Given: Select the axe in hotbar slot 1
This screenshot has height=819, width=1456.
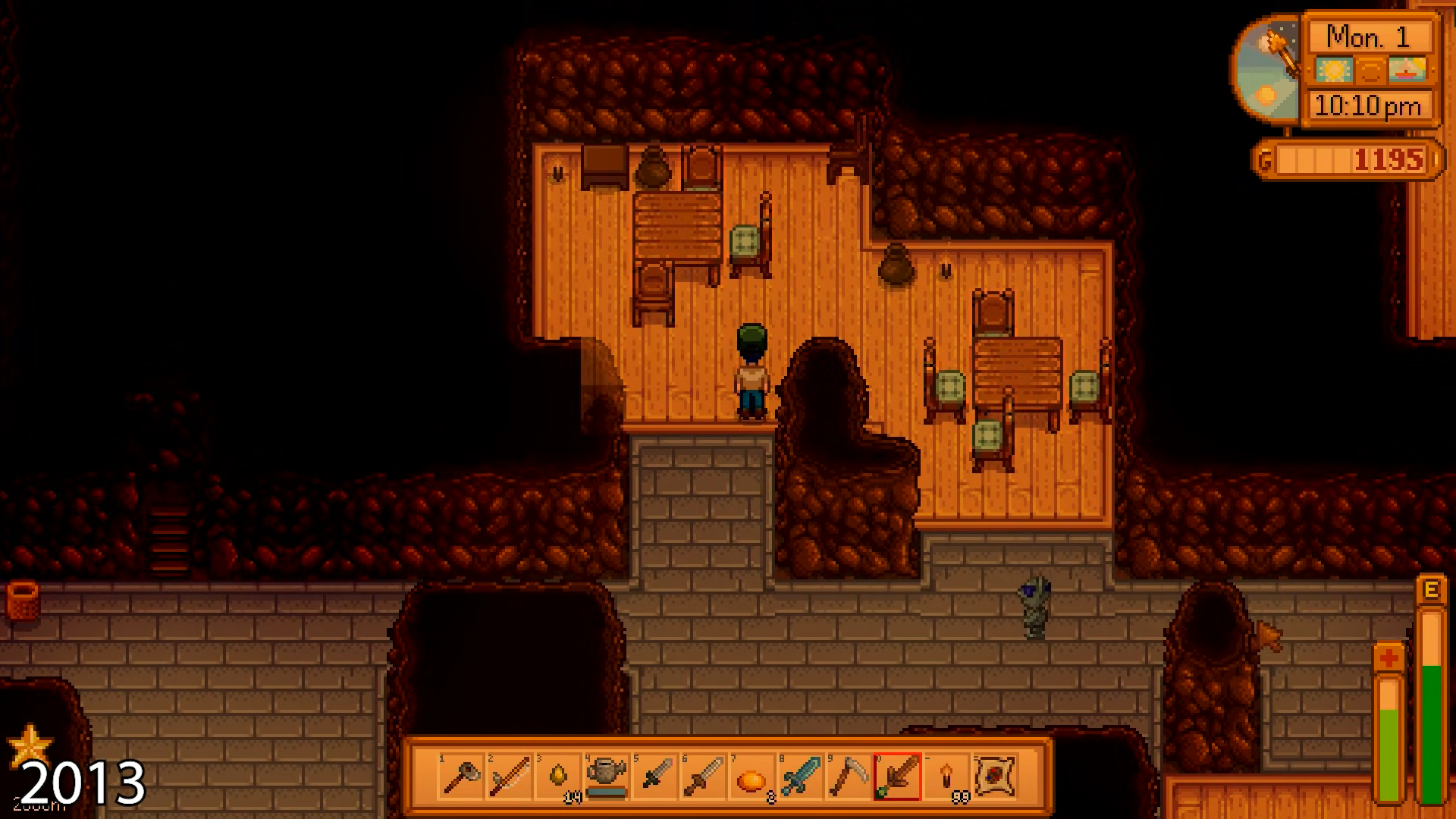Looking at the screenshot, I should 461,777.
